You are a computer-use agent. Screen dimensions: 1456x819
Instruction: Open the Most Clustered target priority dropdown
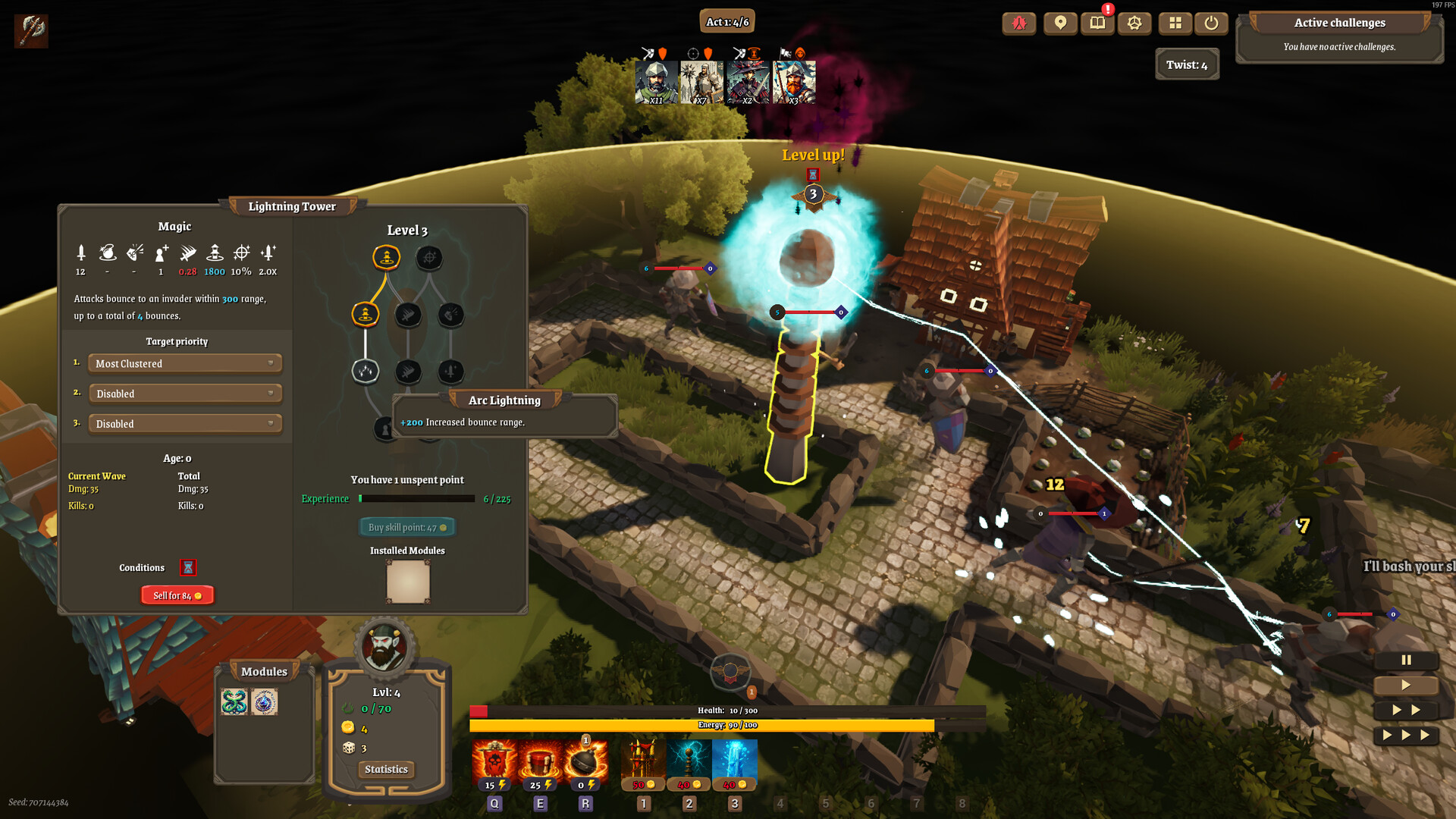184,363
